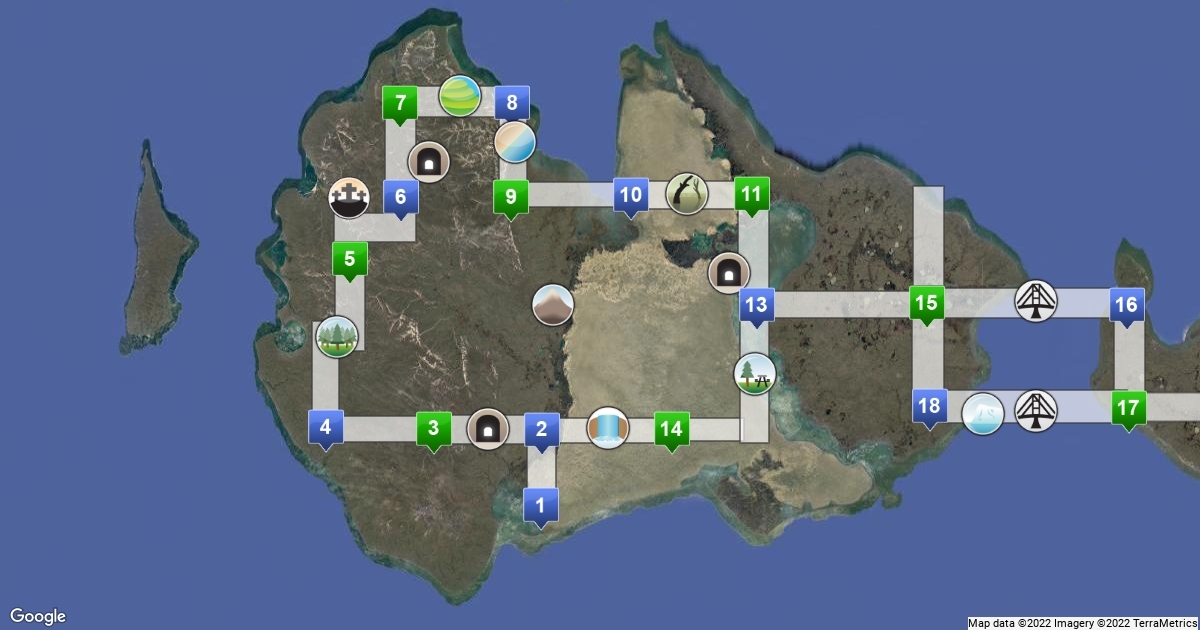Click green marker number 17
Viewport: 1200px width, 630px height.
coord(1129,408)
